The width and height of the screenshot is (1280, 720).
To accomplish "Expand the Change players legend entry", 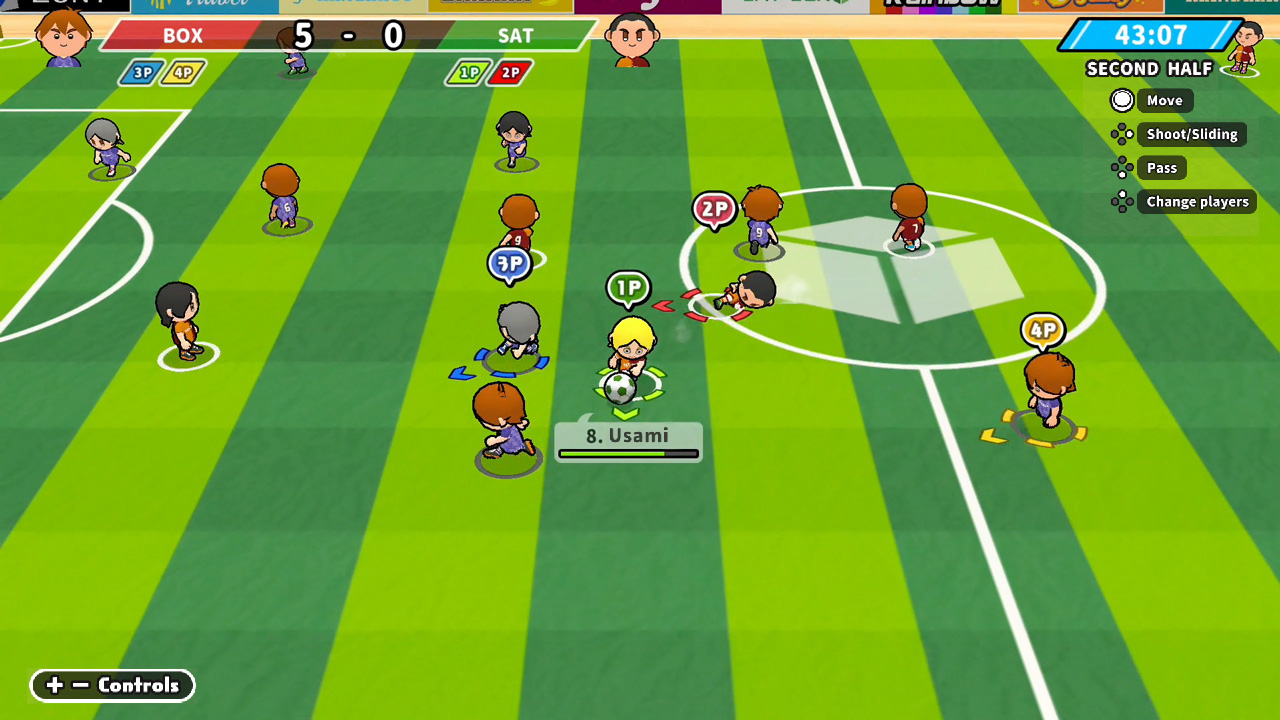I will [x=1197, y=201].
